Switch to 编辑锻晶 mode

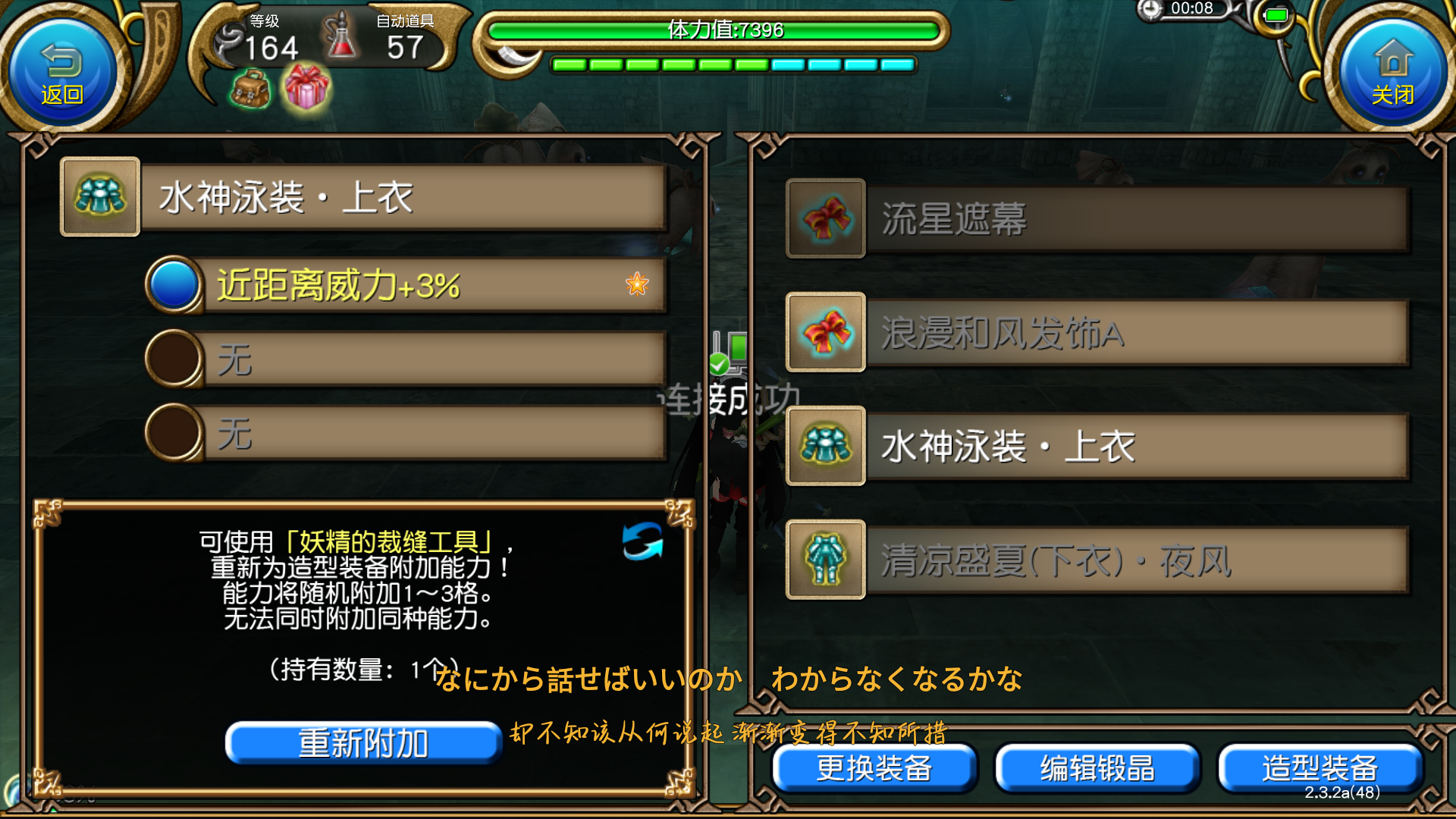(1095, 767)
